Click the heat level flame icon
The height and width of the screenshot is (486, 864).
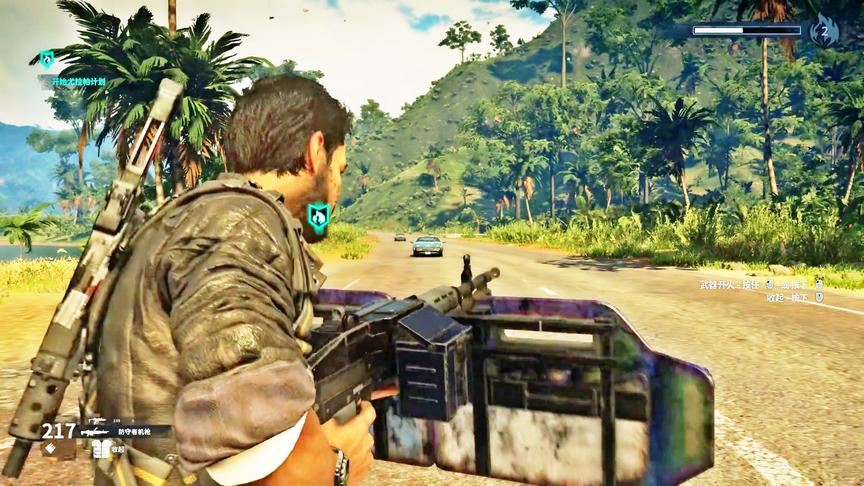823,31
